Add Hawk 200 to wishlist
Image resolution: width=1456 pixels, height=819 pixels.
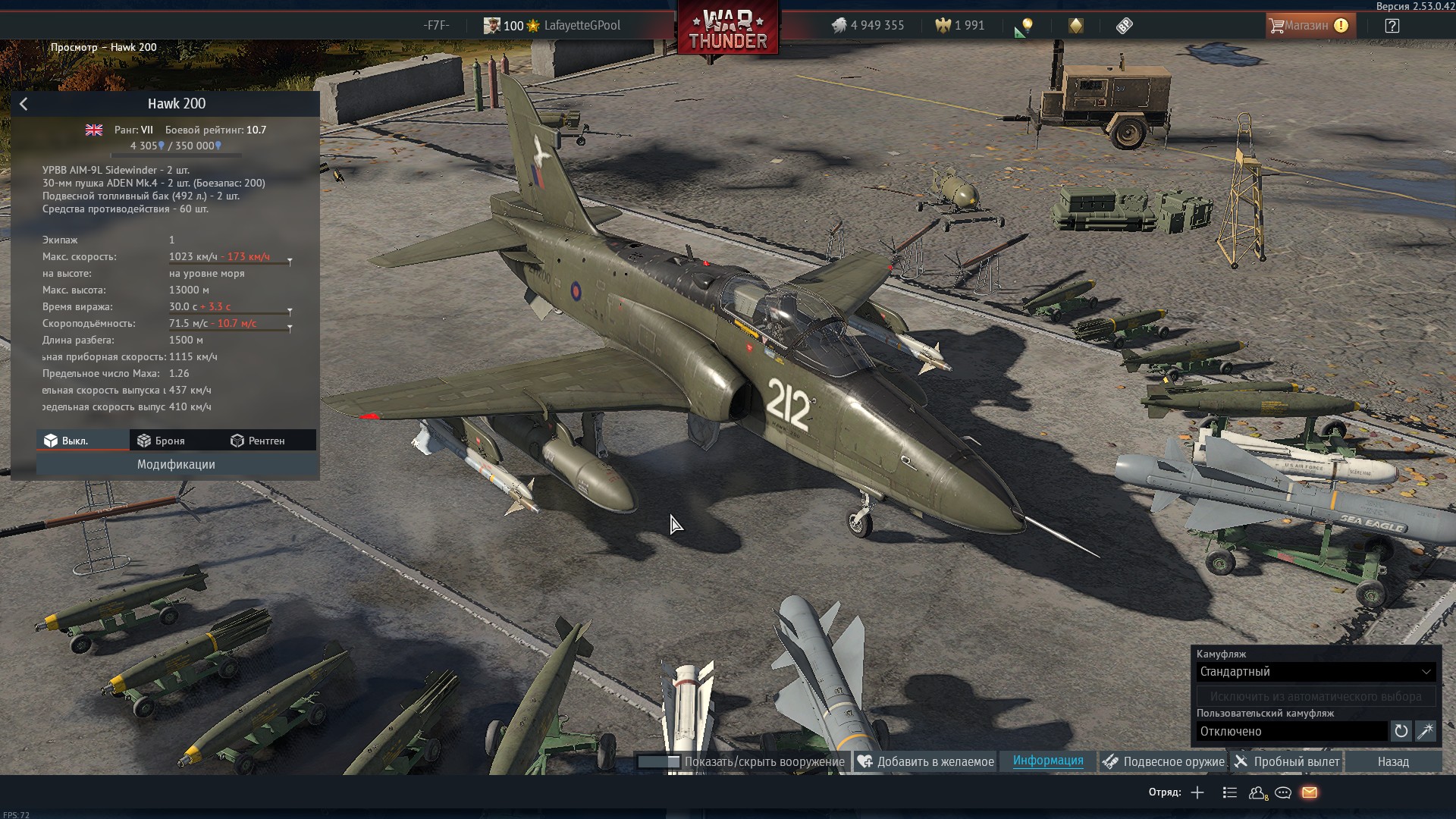(925, 761)
